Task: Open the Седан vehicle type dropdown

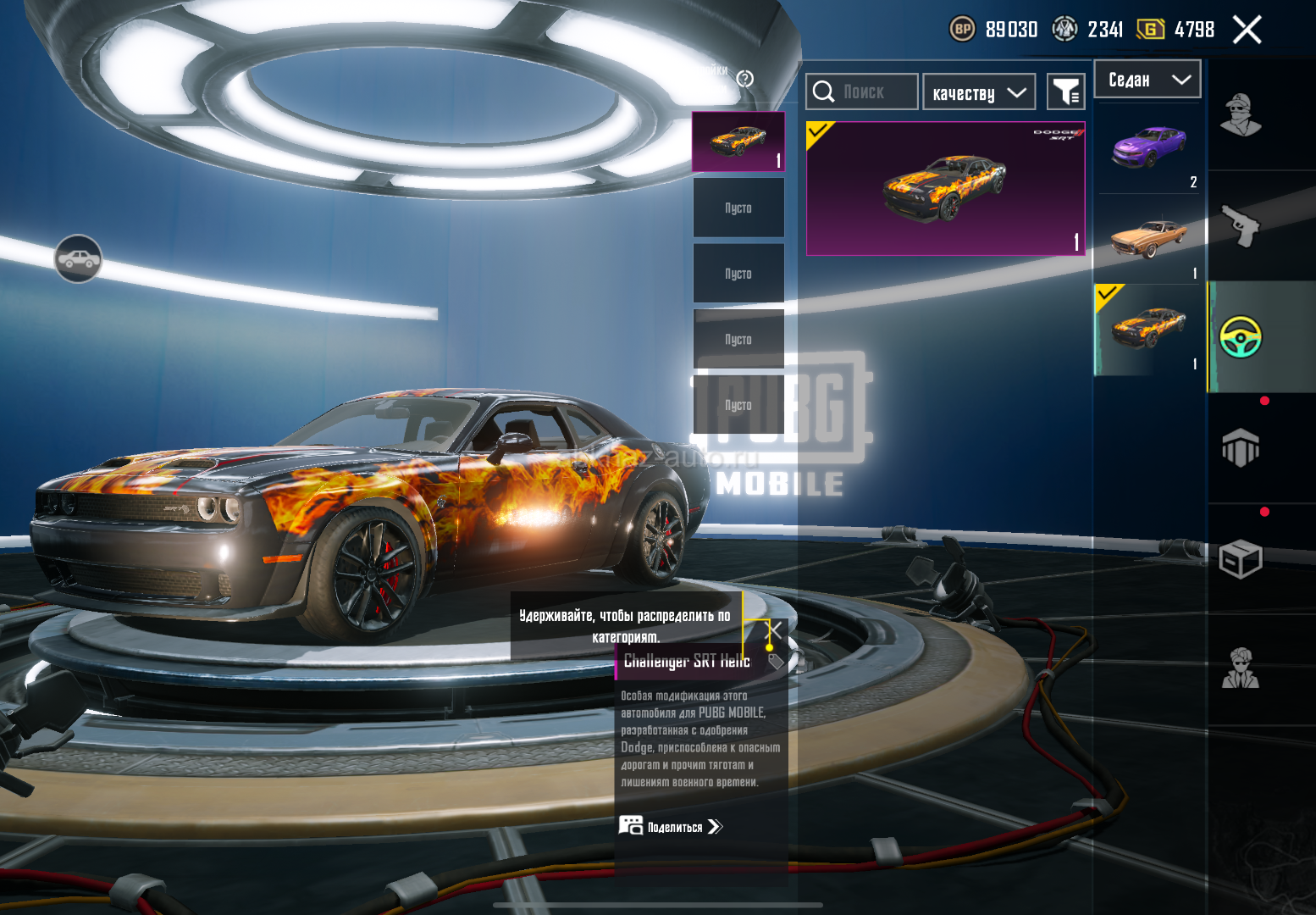Action: [1147, 80]
